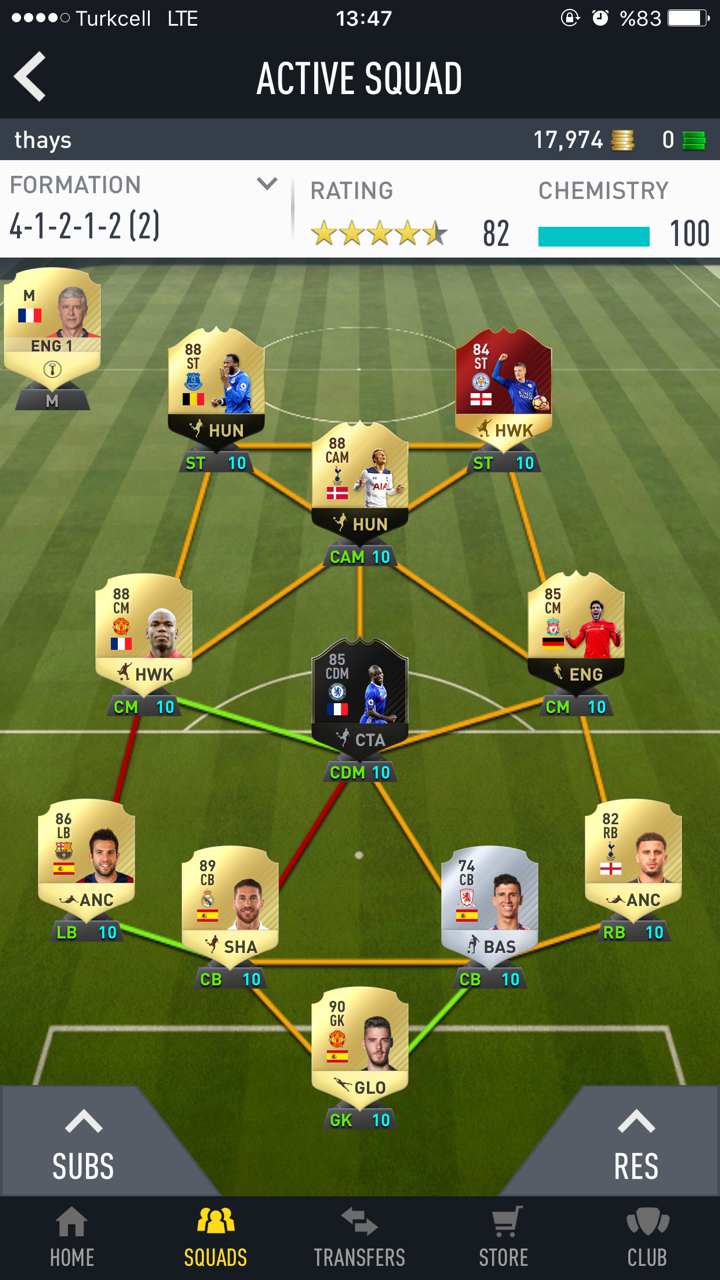Open the formation dropdown selector

266,184
